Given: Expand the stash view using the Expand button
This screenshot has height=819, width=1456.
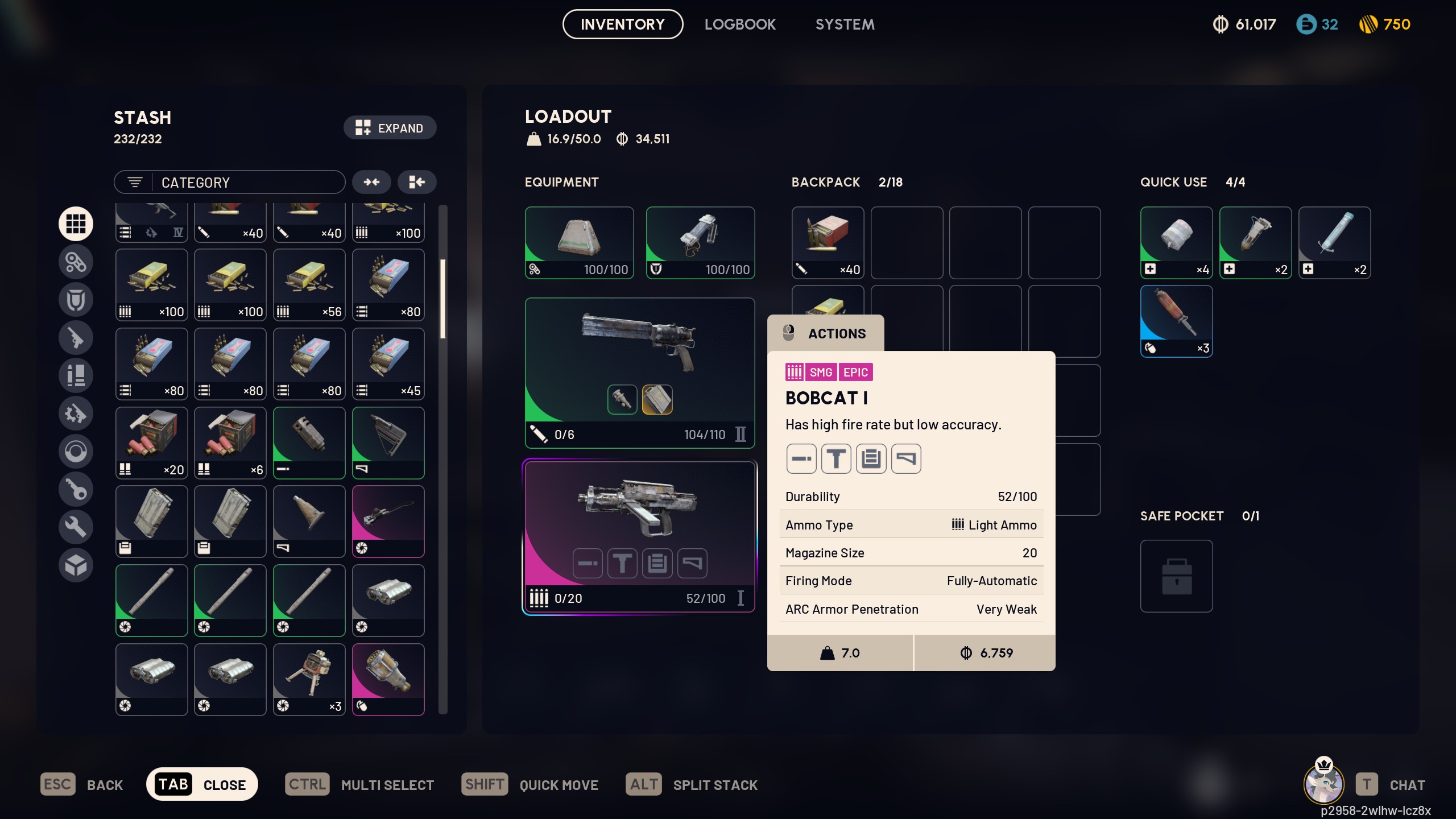Looking at the screenshot, I should (x=390, y=127).
